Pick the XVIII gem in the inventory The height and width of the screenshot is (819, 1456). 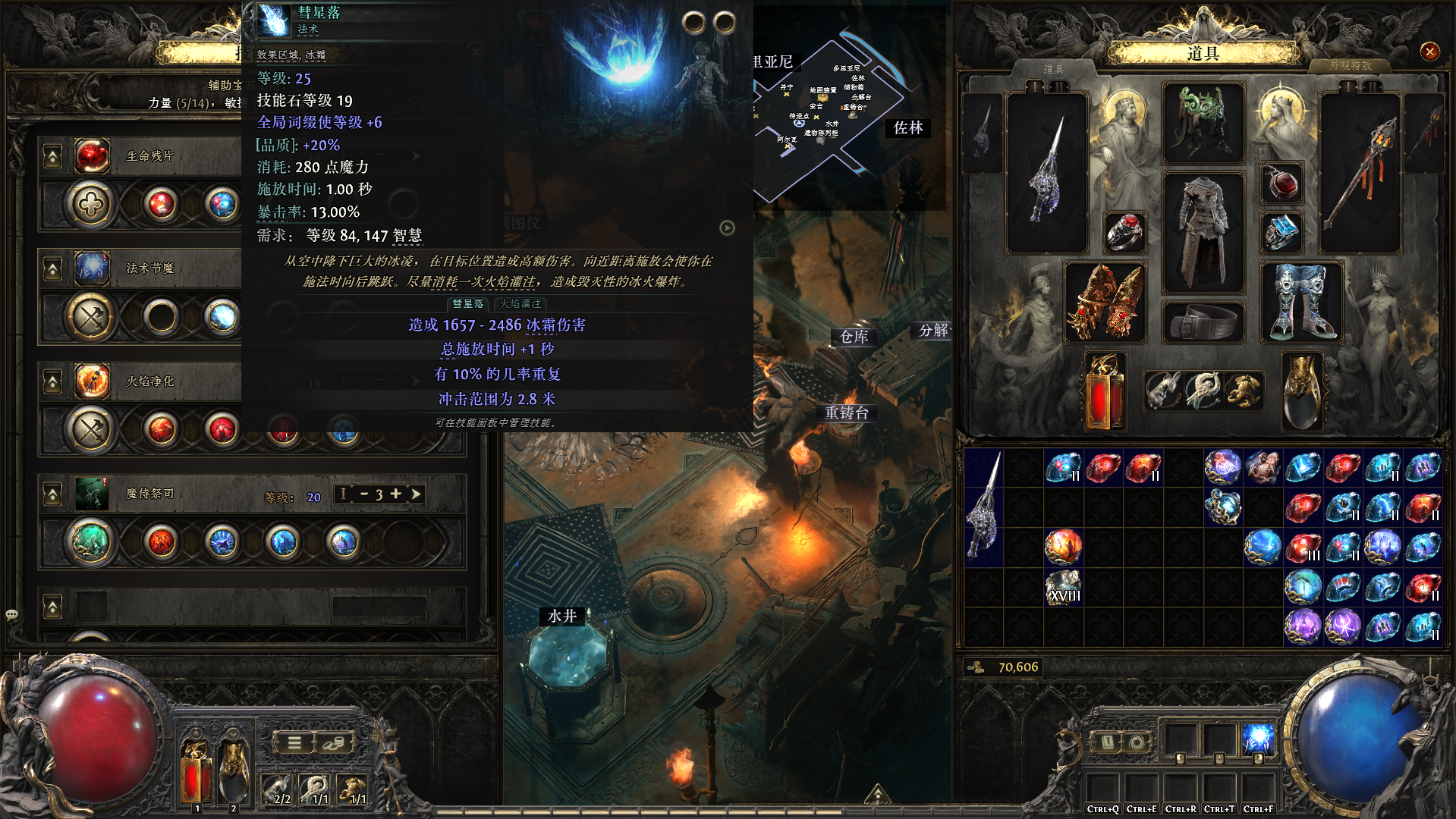click(1063, 588)
